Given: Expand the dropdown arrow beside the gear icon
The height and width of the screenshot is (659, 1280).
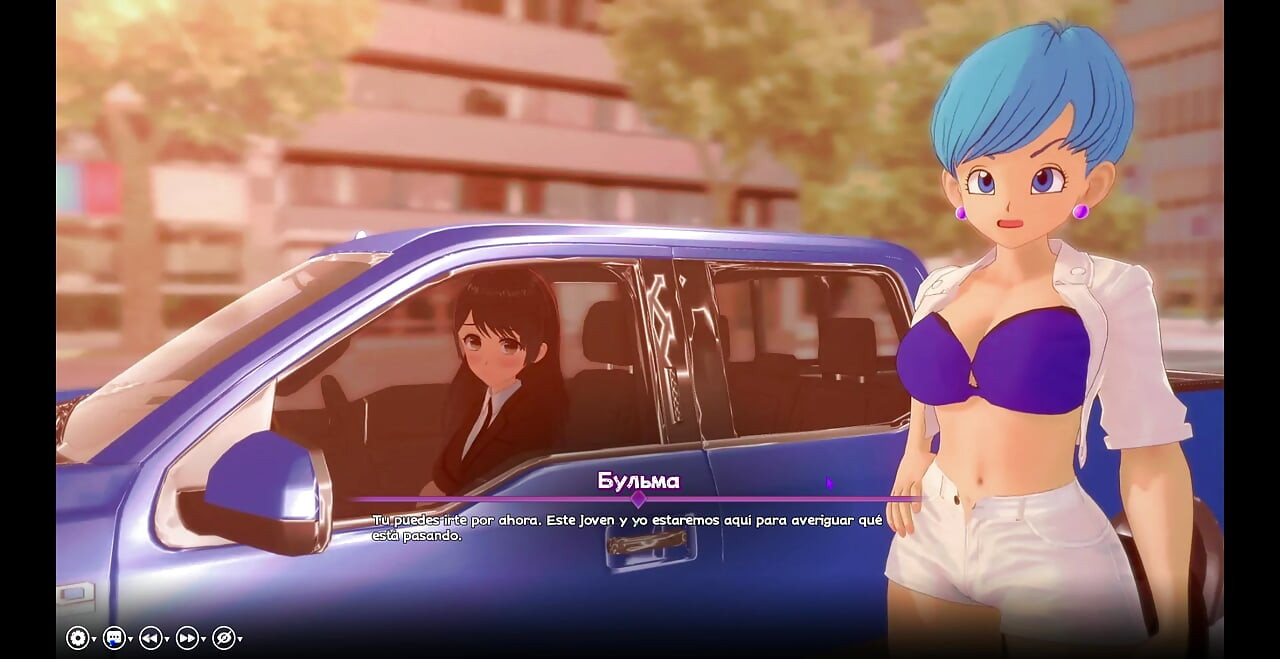Looking at the screenshot, I should [x=94, y=639].
